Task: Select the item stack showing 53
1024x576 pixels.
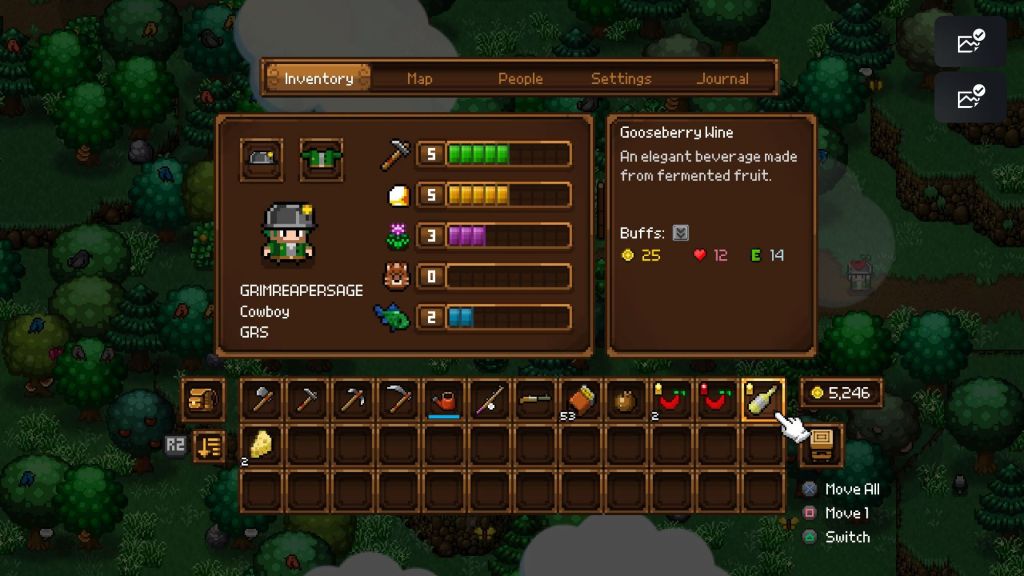Action: (x=579, y=400)
